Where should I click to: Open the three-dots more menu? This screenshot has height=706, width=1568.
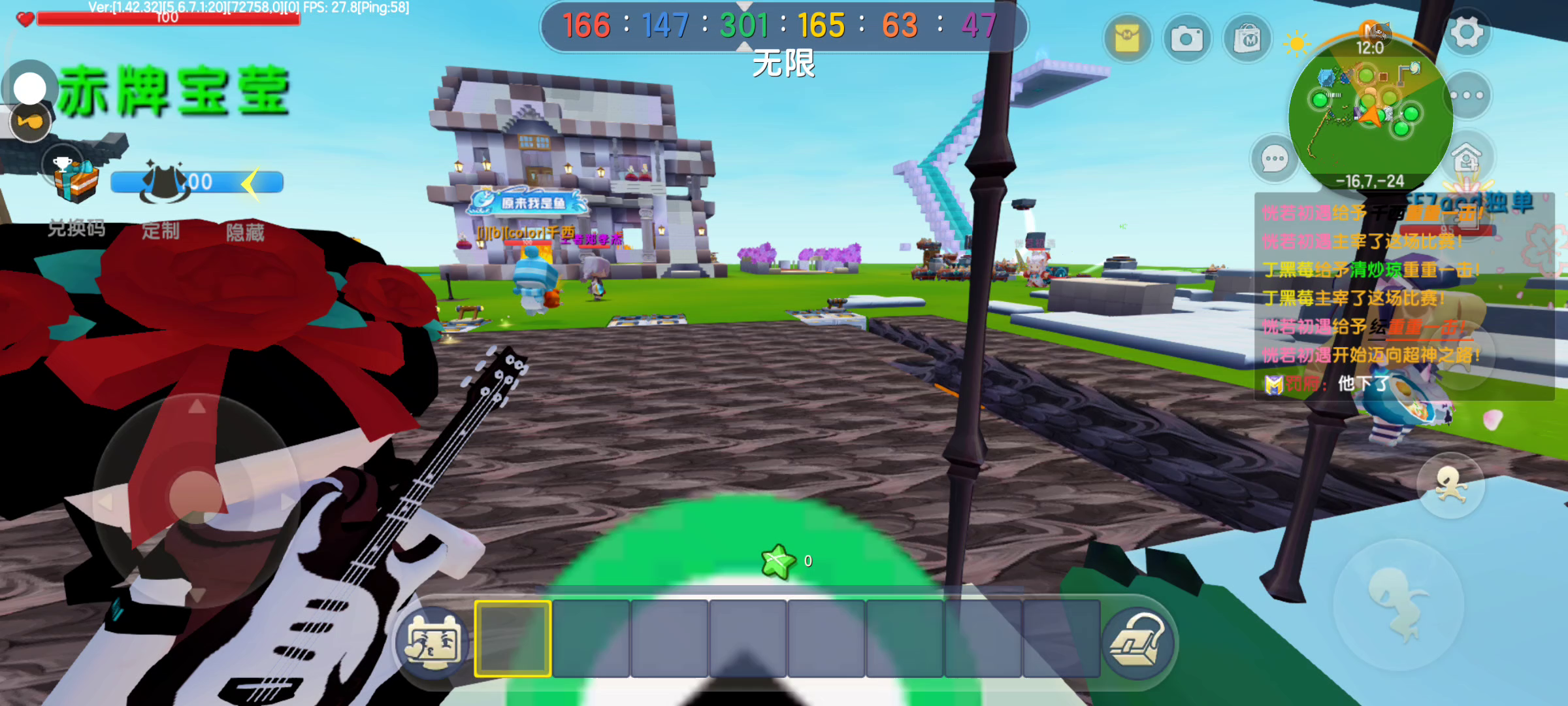[x=1467, y=95]
